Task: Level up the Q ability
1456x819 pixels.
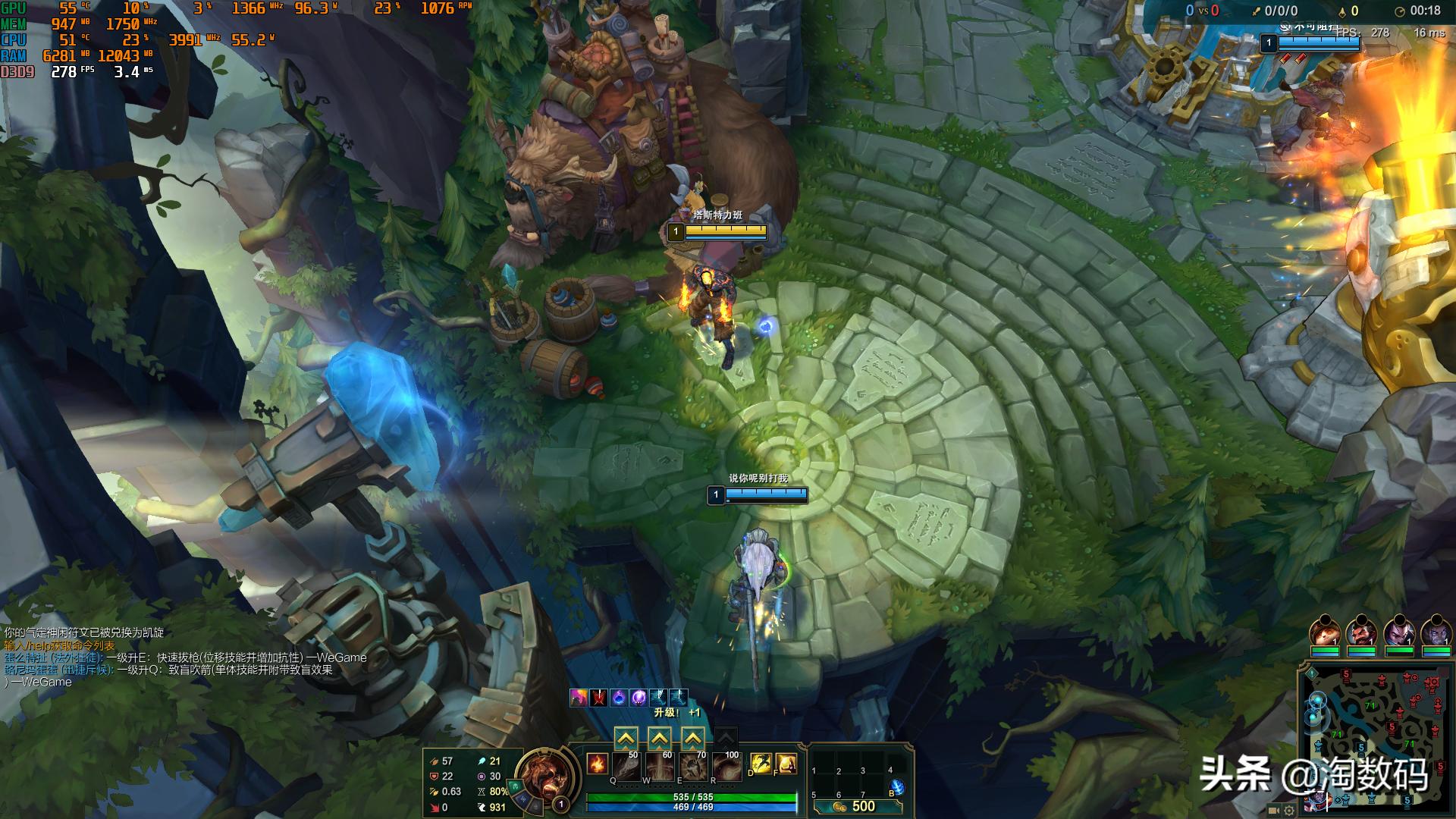Action: (626, 738)
